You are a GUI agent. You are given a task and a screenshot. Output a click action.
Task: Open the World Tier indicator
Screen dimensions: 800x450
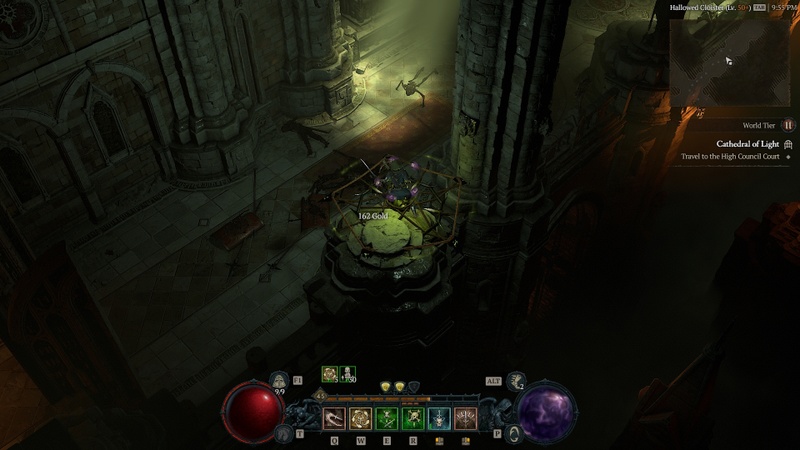coord(787,125)
